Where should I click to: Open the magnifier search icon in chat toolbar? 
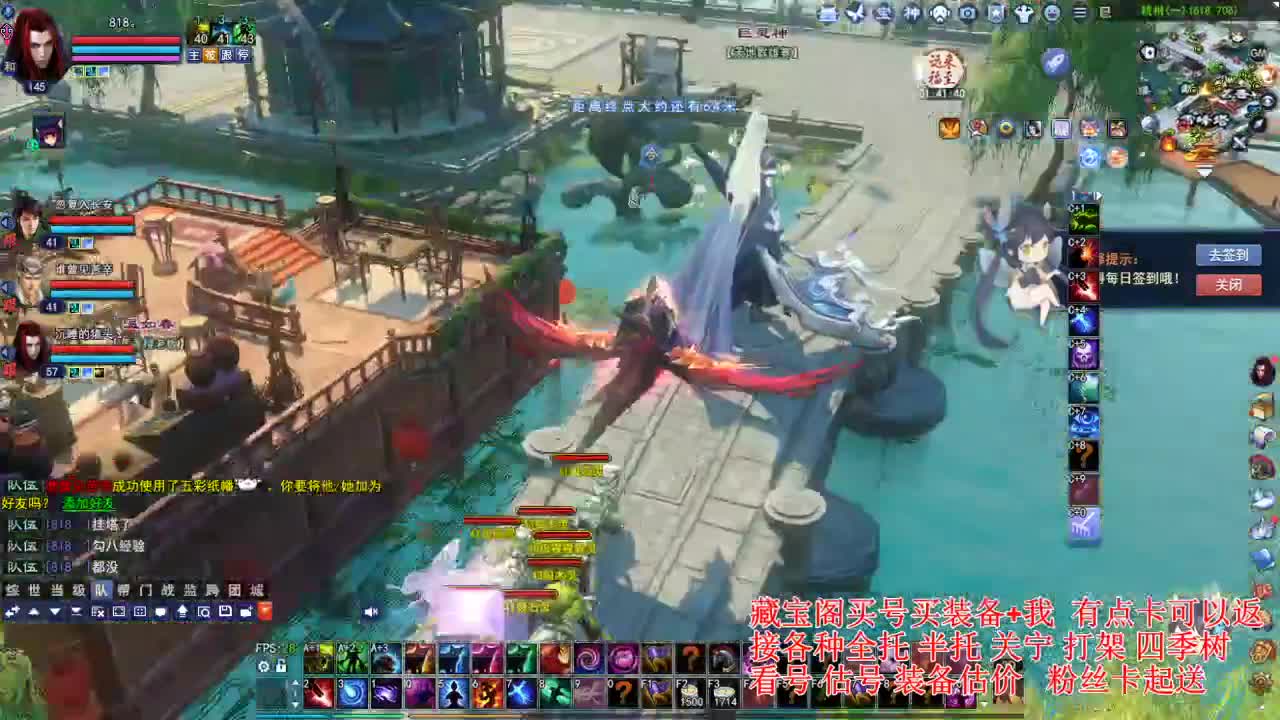tap(203, 612)
